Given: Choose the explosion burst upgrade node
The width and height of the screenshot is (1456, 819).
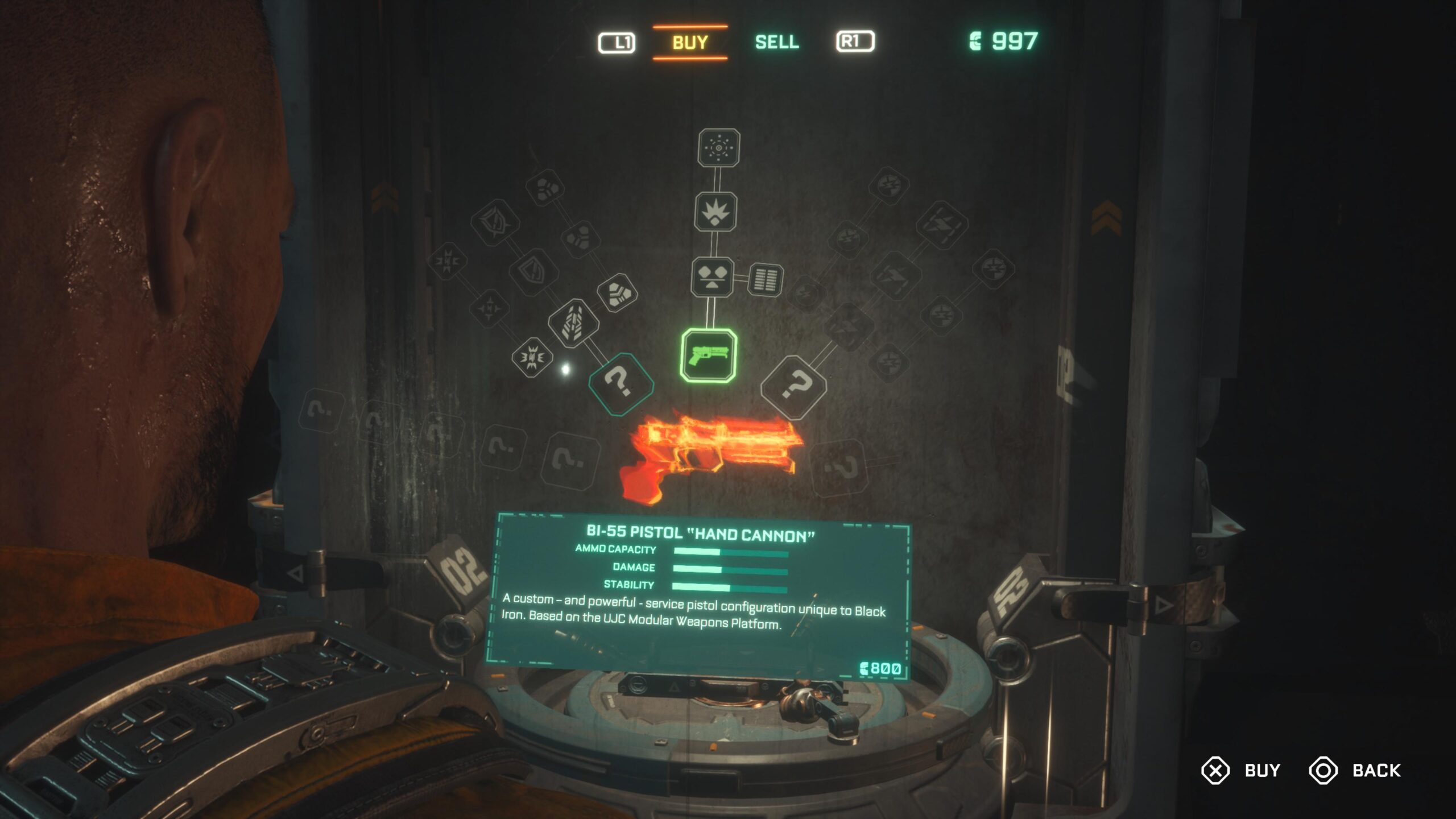Looking at the screenshot, I should click(x=715, y=212).
